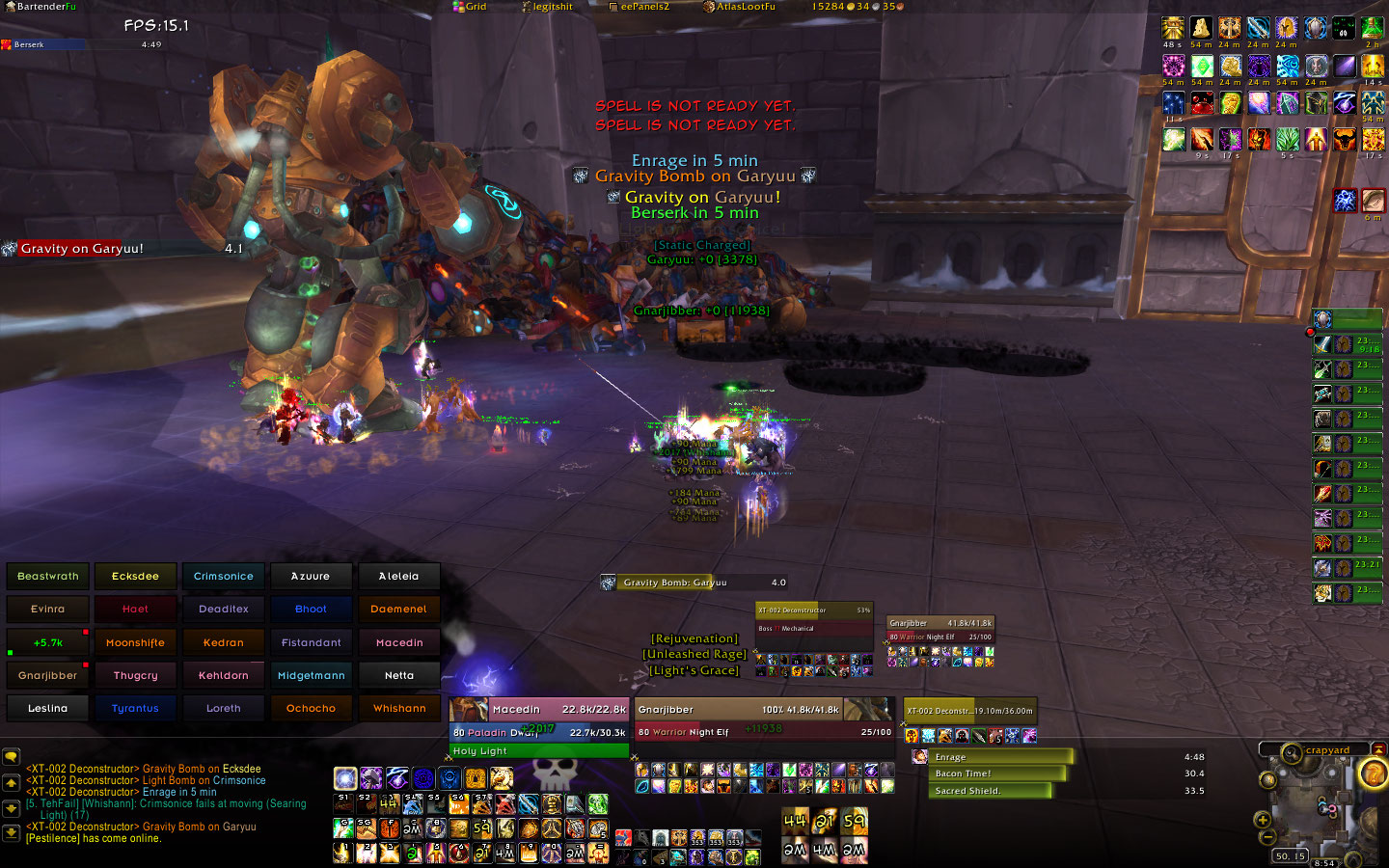Zoom in the minimap
Image resolution: width=1389 pixels, height=868 pixels.
point(1262,820)
